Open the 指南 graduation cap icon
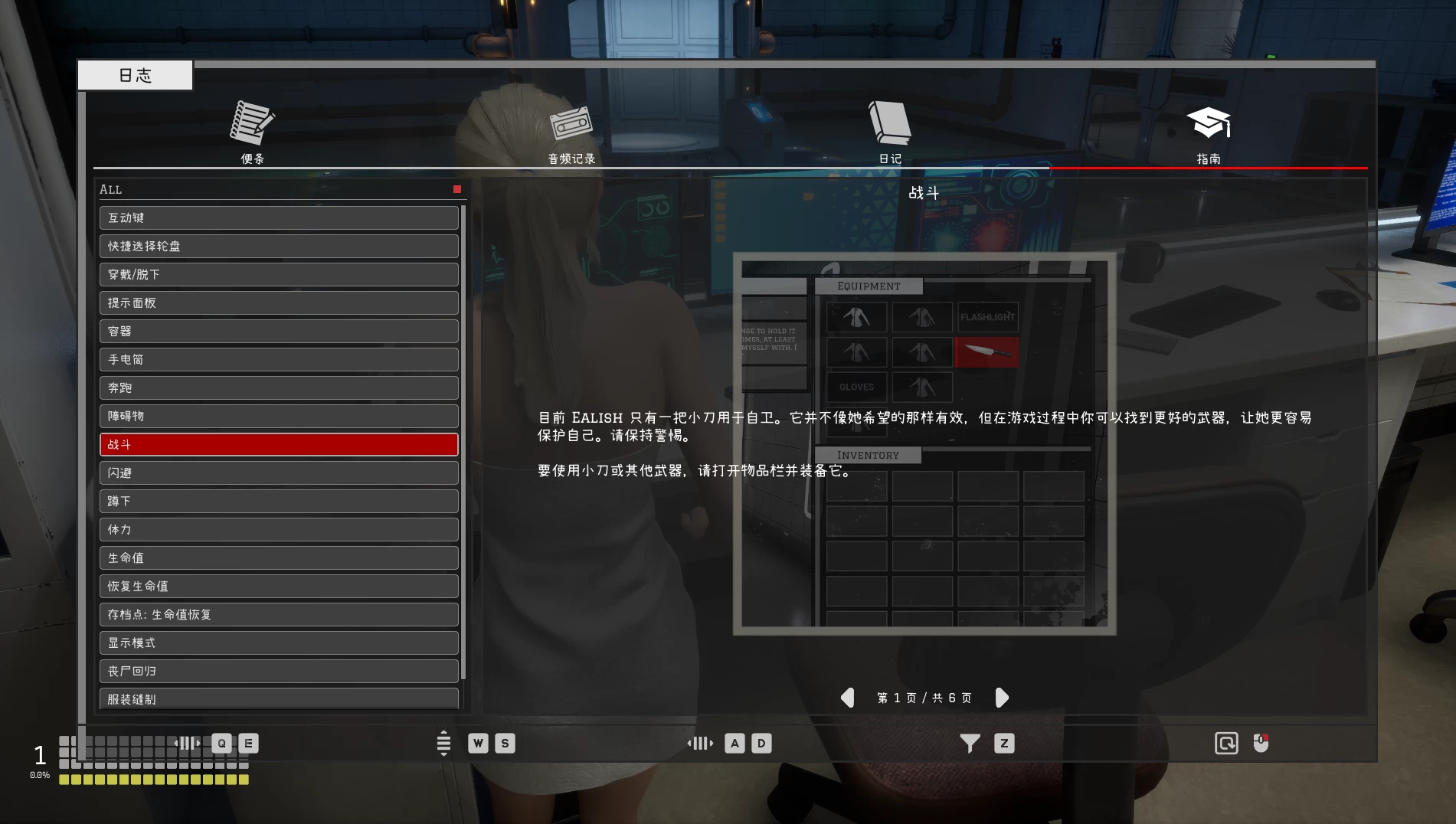Screen dimensions: 1456x824 click(x=1209, y=123)
